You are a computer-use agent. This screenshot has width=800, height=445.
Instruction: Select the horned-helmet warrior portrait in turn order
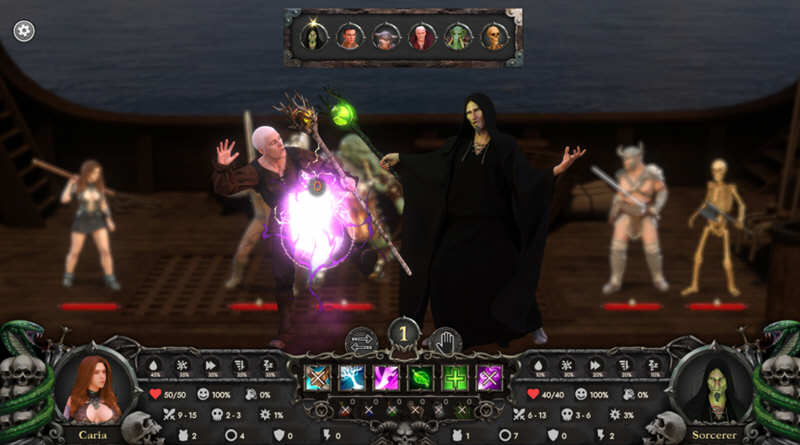click(385, 38)
